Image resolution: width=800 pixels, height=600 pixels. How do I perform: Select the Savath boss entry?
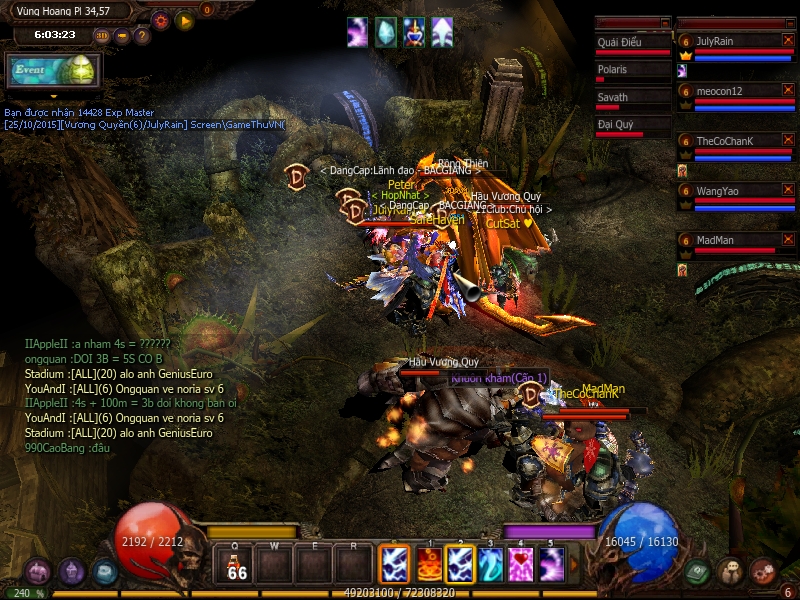632,98
